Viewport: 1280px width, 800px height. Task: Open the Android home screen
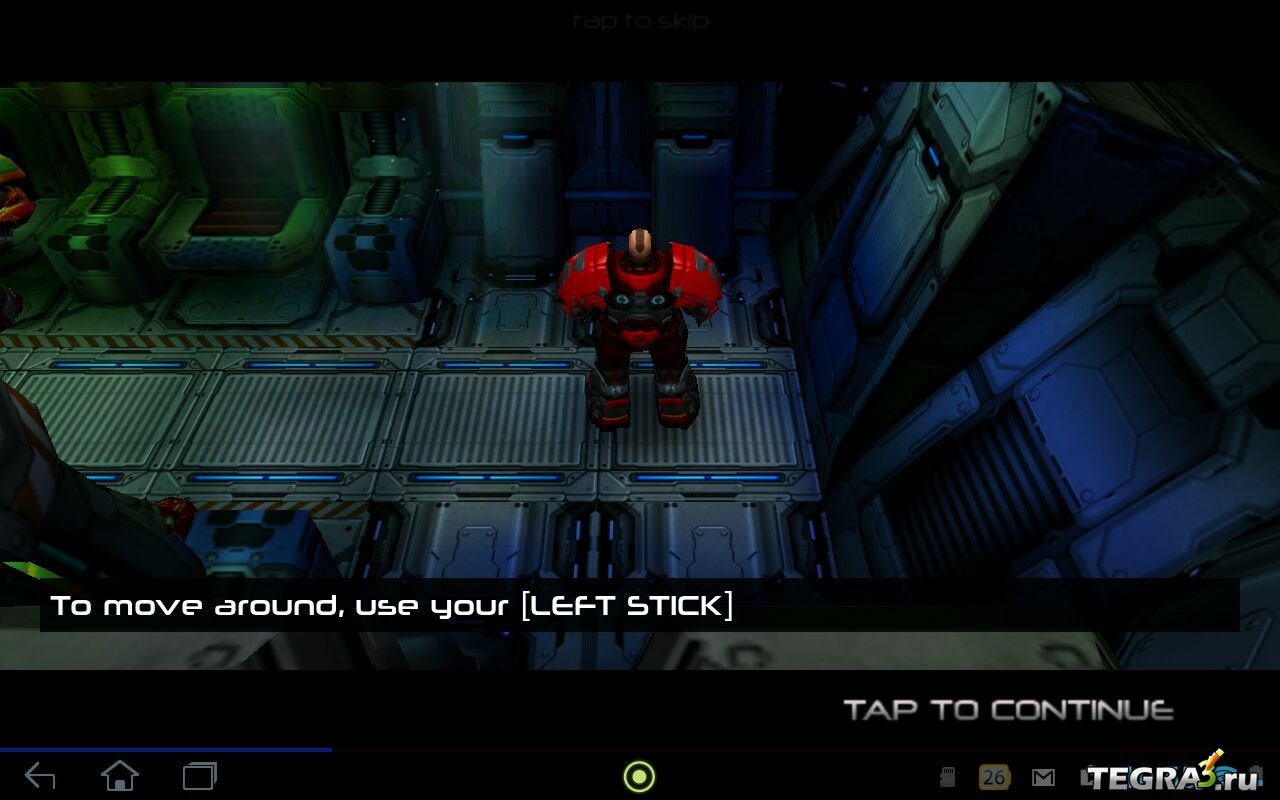click(120, 776)
